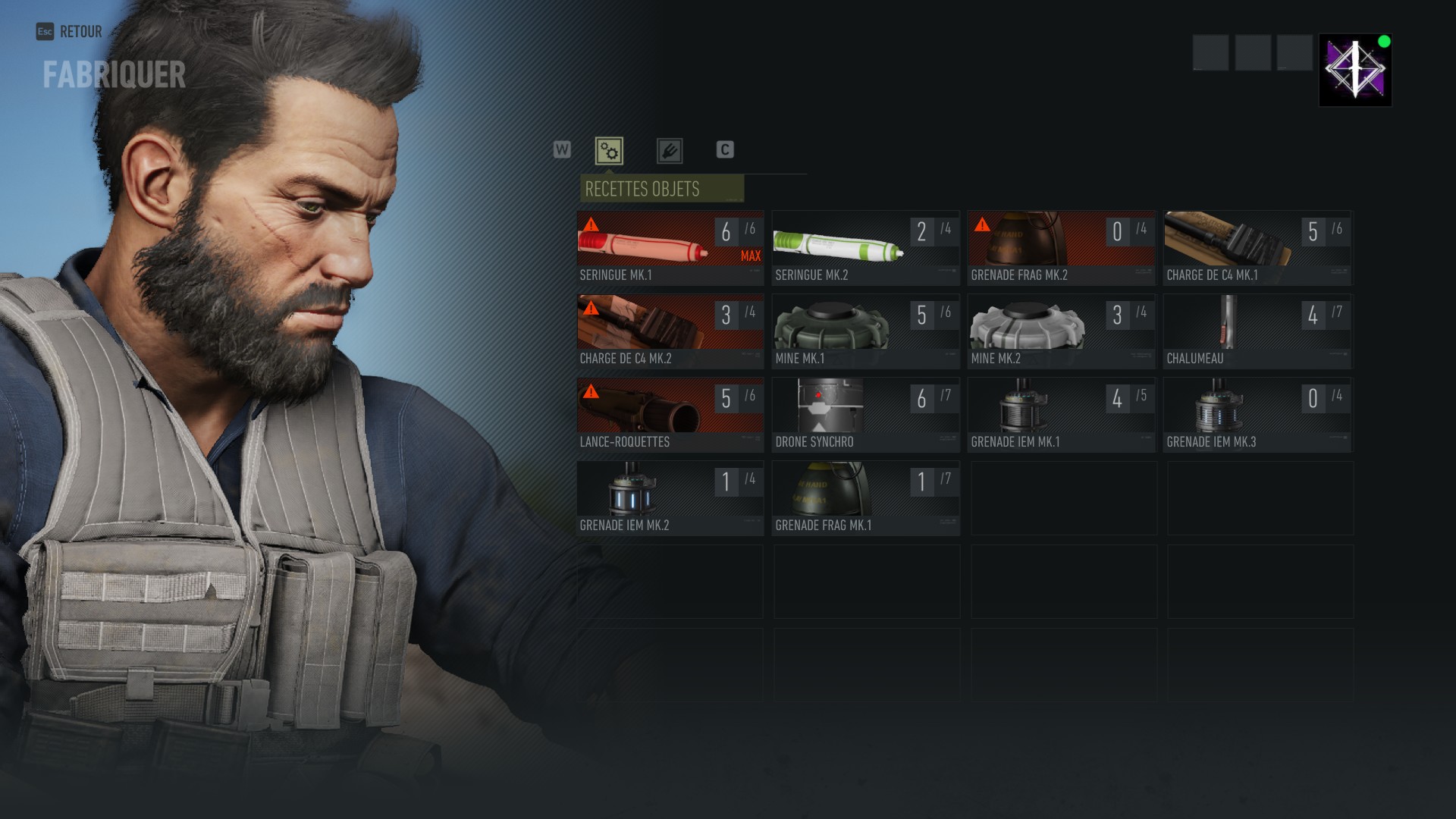Viewport: 1456px width, 819px height.
Task: Pick the Chalumeau recipe
Action: [1257, 331]
